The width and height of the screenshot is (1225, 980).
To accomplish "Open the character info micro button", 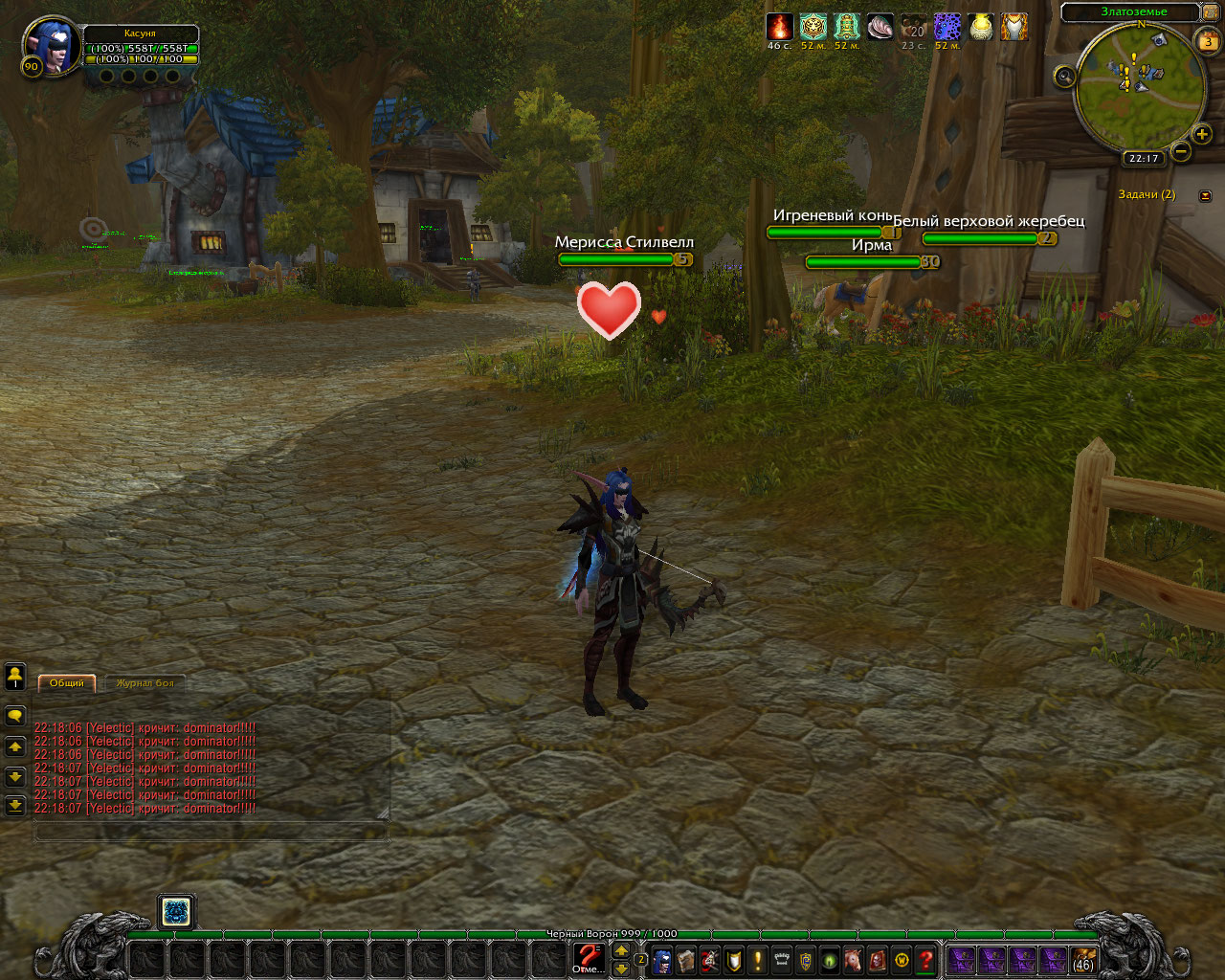I will click(662, 960).
